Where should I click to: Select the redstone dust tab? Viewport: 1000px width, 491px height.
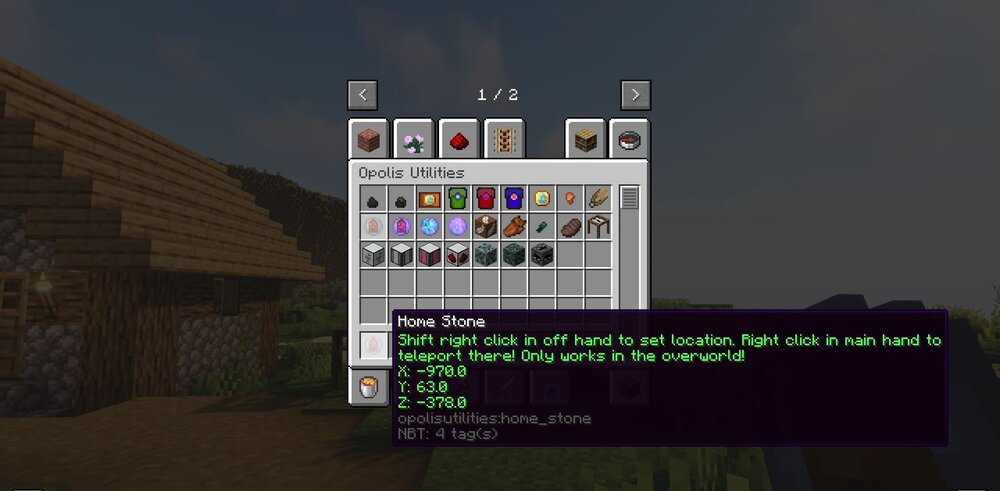(458, 140)
